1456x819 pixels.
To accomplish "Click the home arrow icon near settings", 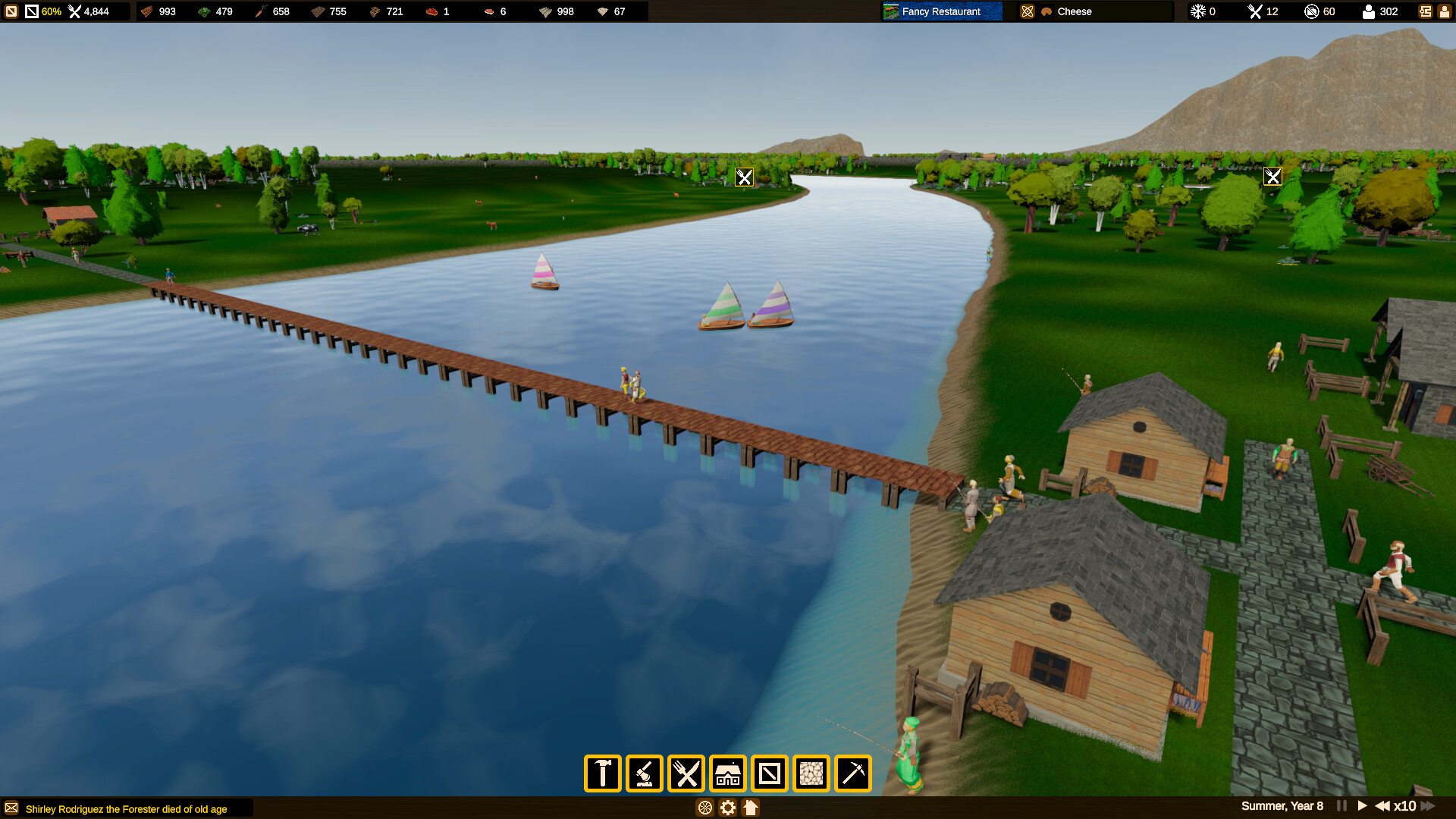I will tap(751, 808).
